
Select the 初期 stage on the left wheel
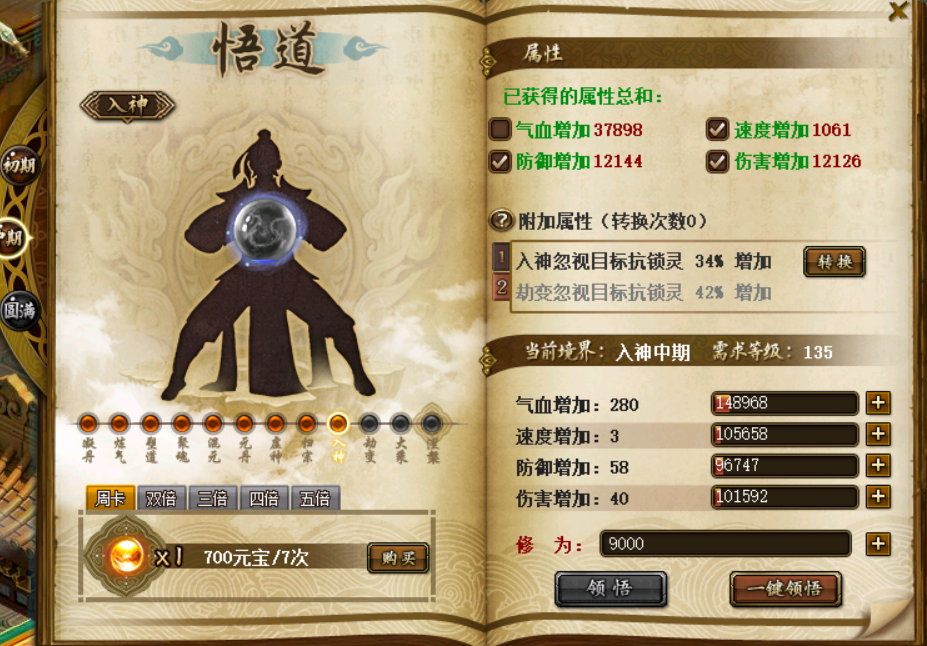pos(19,164)
